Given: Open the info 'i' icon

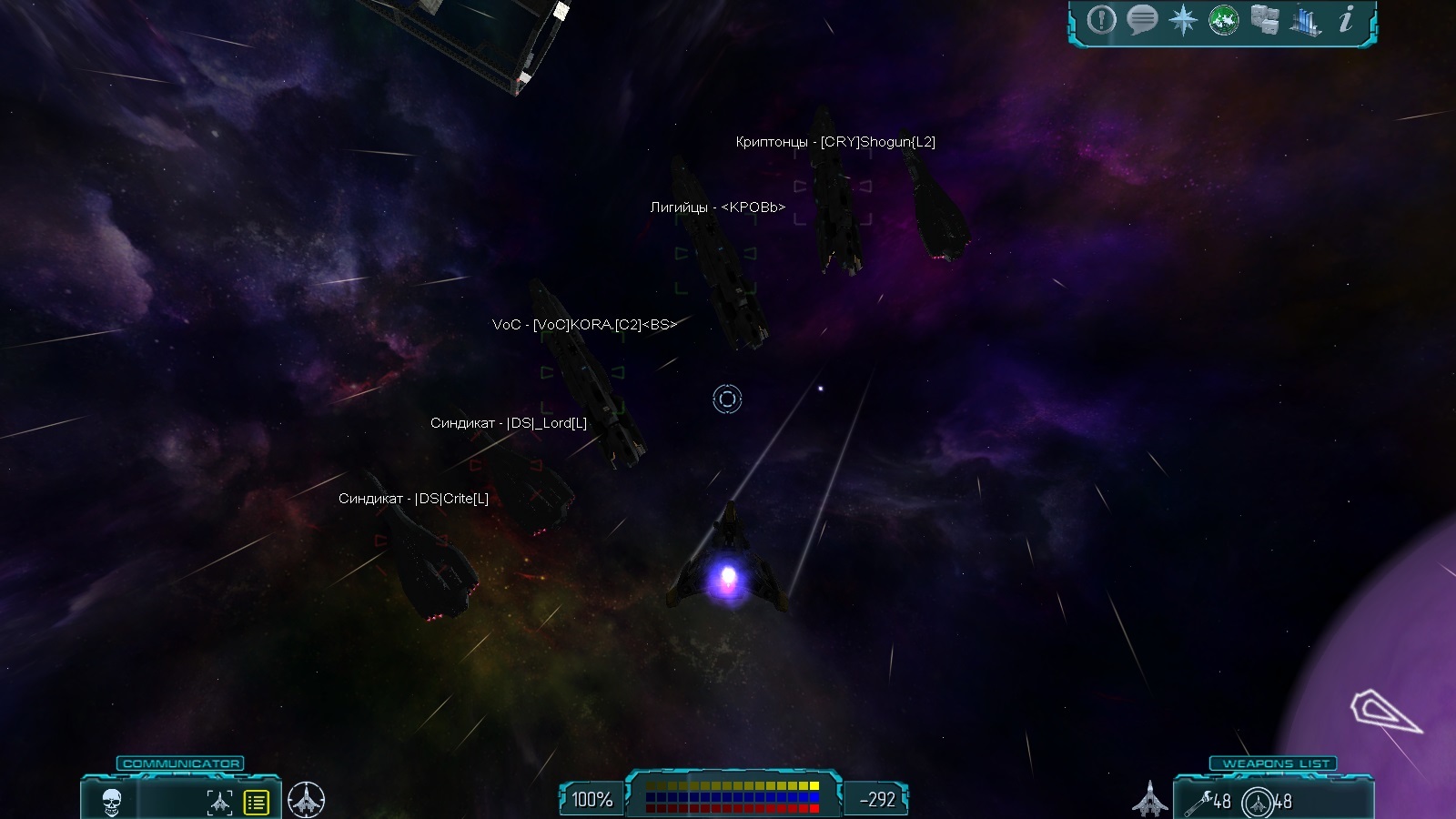Looking at the screenshot, I should click(x=1346, y=19).
